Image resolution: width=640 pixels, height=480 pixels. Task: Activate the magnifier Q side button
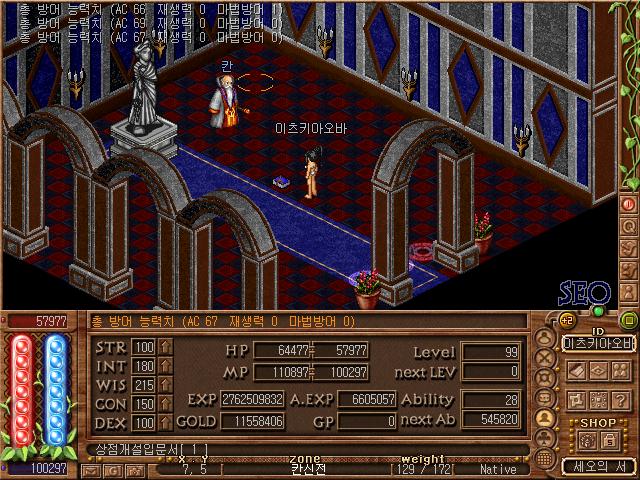(628, 226)
